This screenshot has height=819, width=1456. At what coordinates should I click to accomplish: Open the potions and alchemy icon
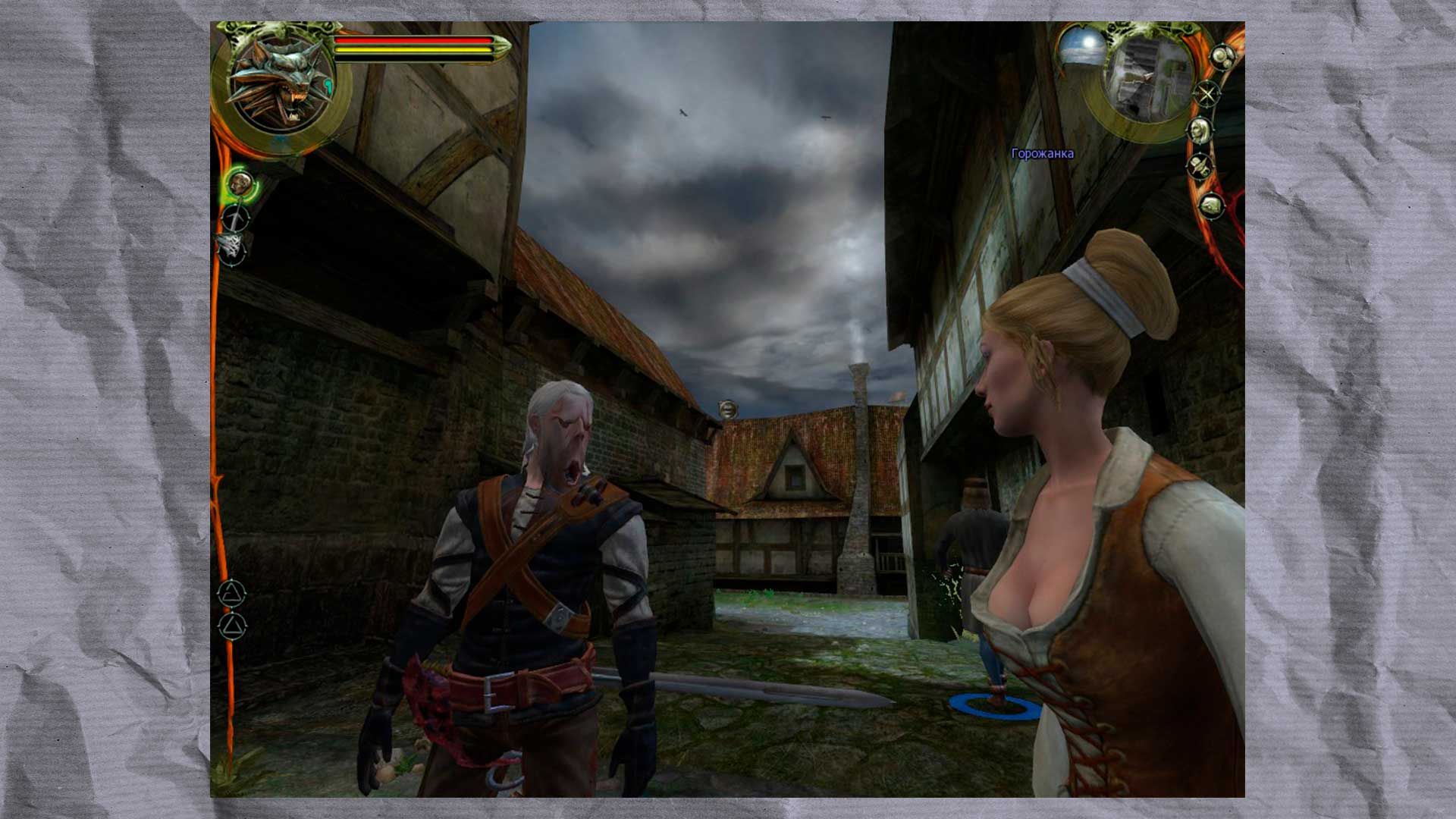1222,56
